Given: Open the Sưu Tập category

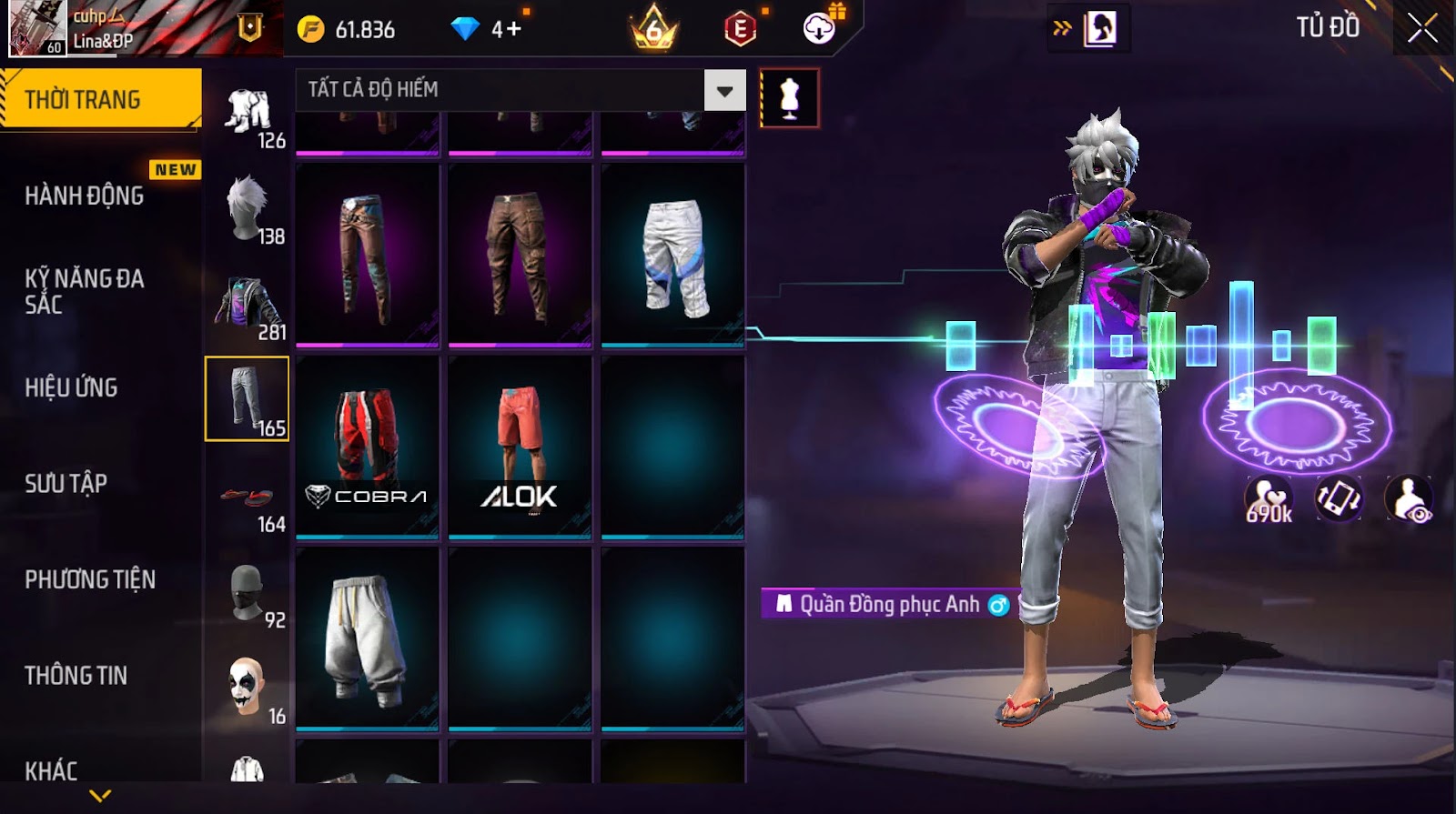Looking at the screenshot, I should (66, 483).
